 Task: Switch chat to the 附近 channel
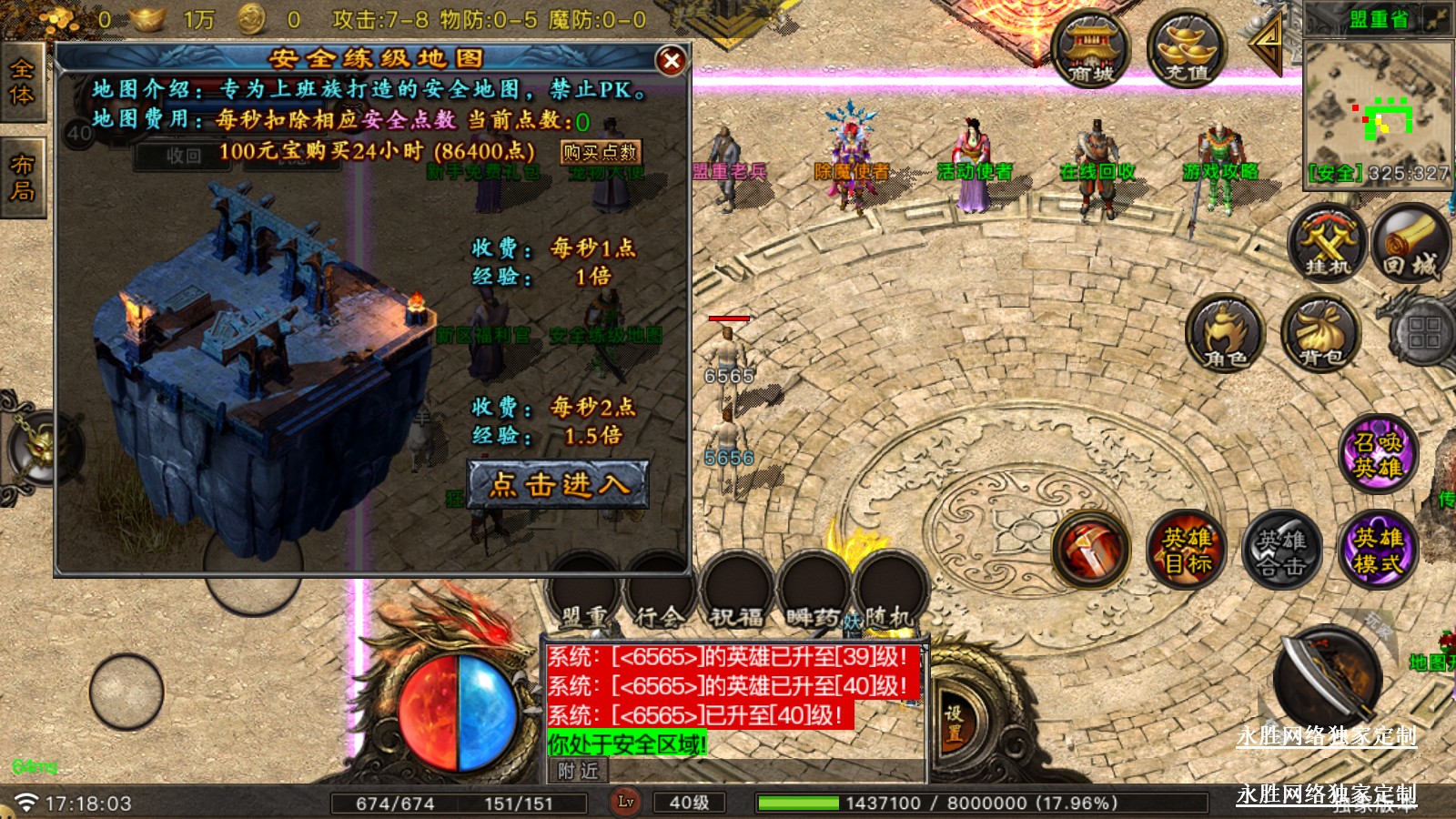[579, 772]
